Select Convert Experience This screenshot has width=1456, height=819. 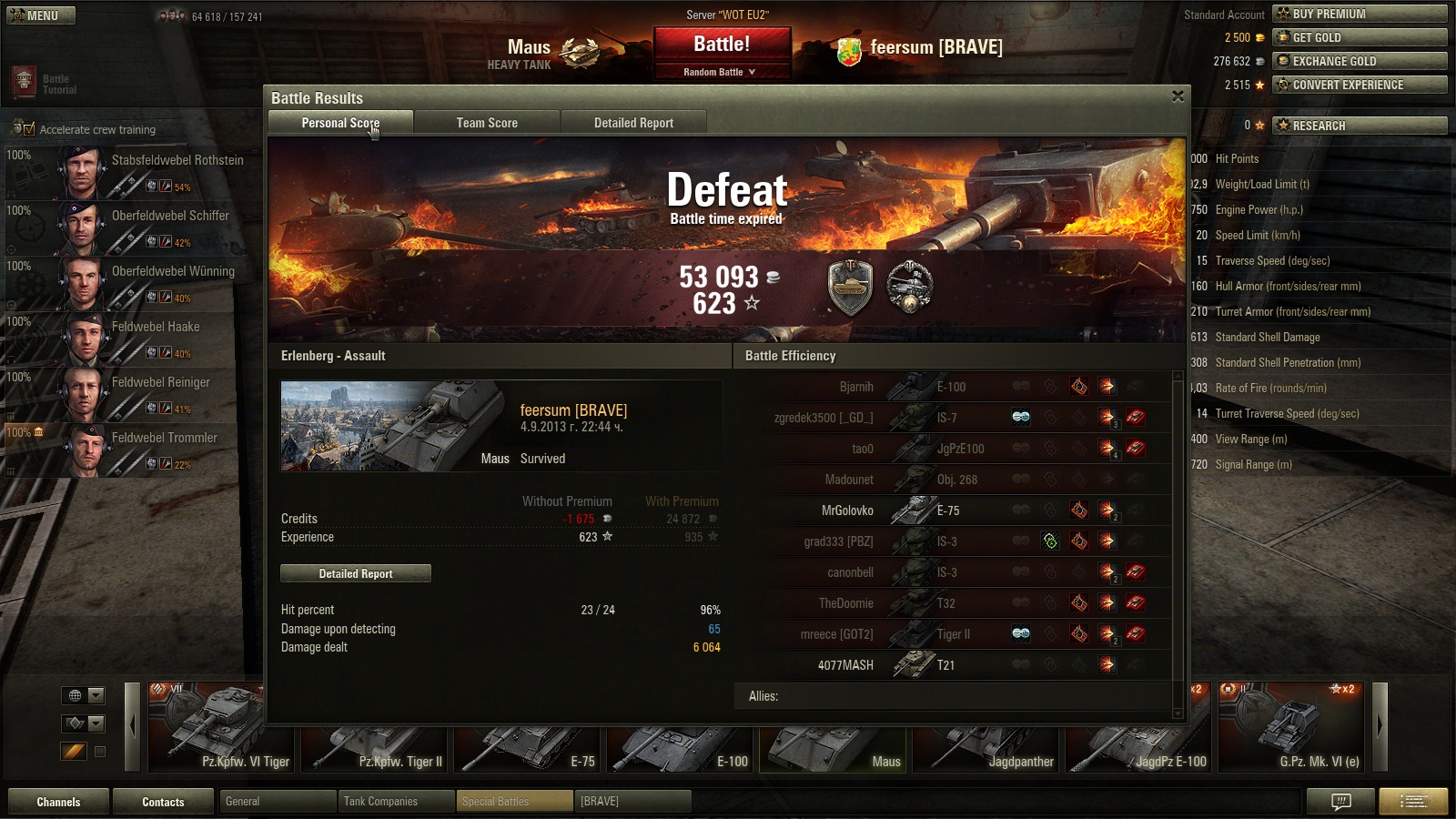point(1359,85)
